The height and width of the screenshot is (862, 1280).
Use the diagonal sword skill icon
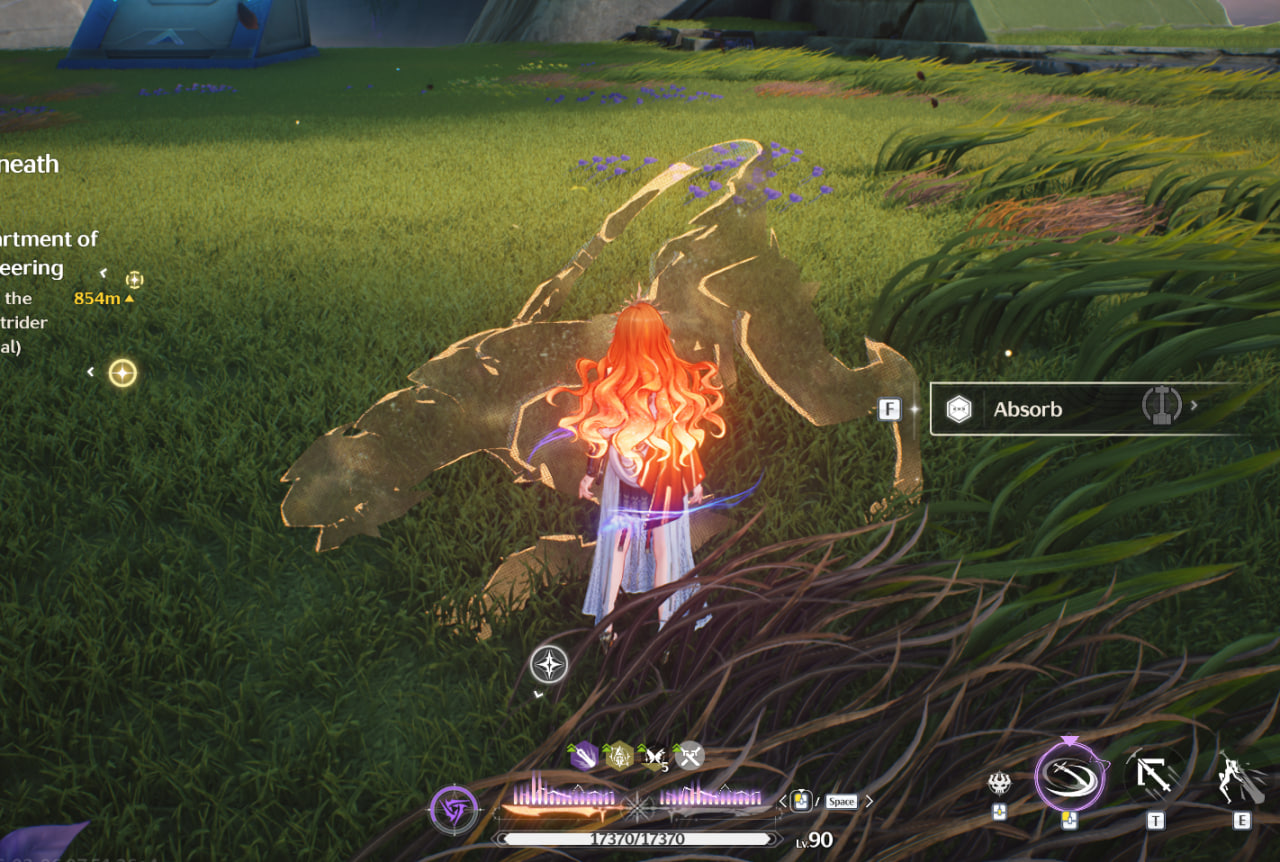tap(1154, 775)
